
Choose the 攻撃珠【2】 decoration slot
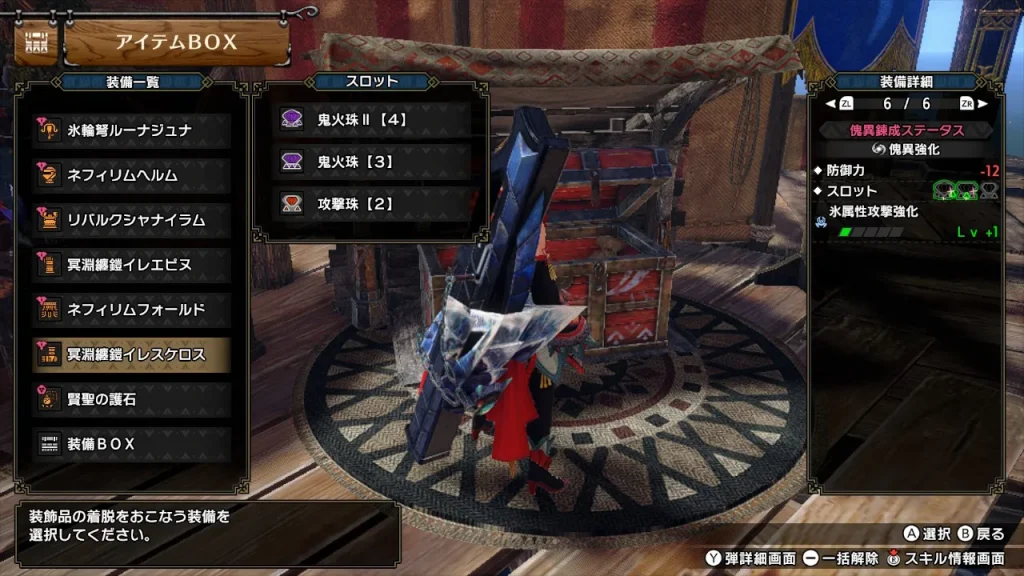point(372,203)
